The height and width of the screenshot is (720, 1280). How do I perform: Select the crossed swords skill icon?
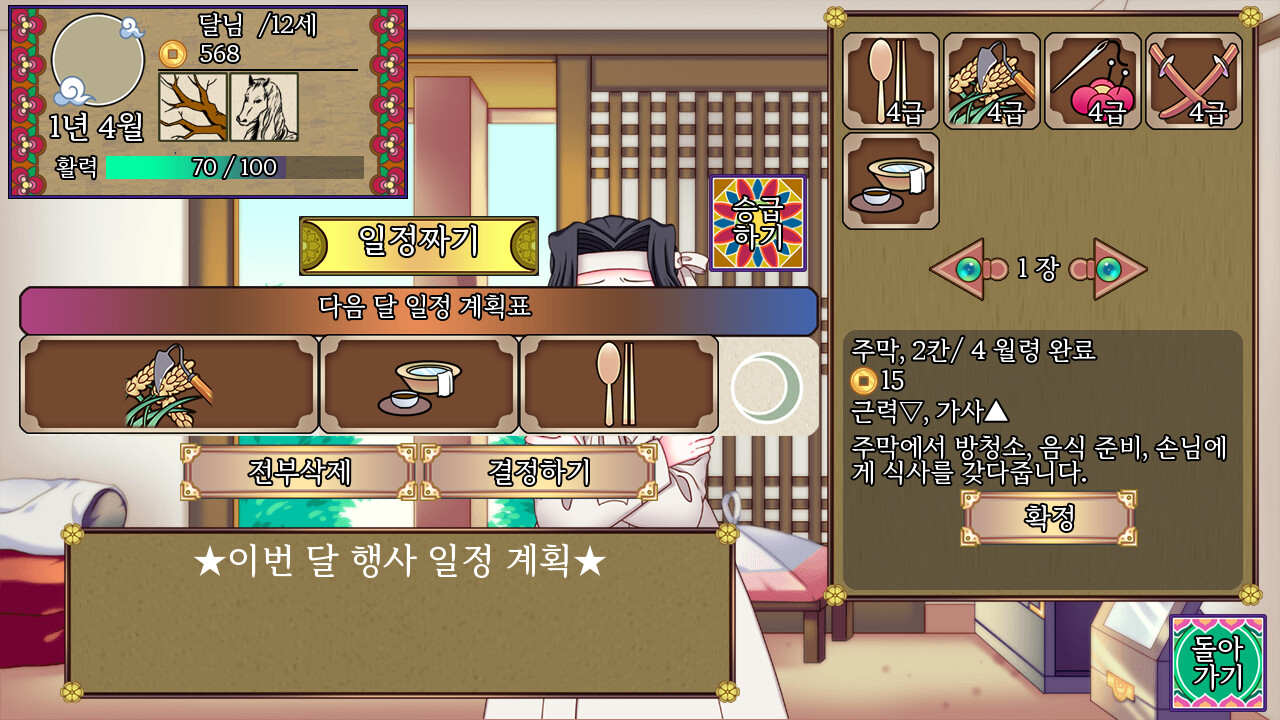click(x=1192, y=83)
